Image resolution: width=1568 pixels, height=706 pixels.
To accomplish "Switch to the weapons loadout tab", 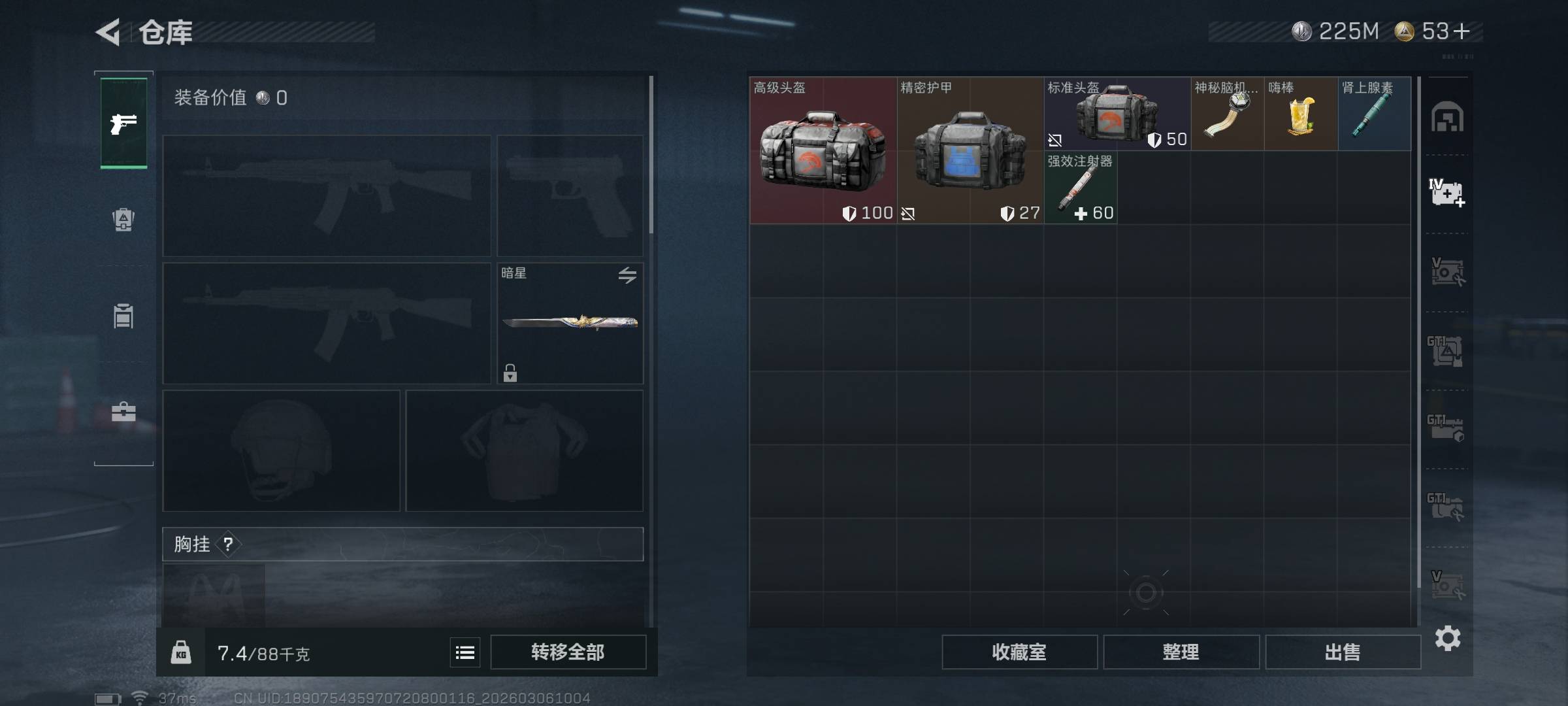I will pyautogui.click(x=123, y=123).
